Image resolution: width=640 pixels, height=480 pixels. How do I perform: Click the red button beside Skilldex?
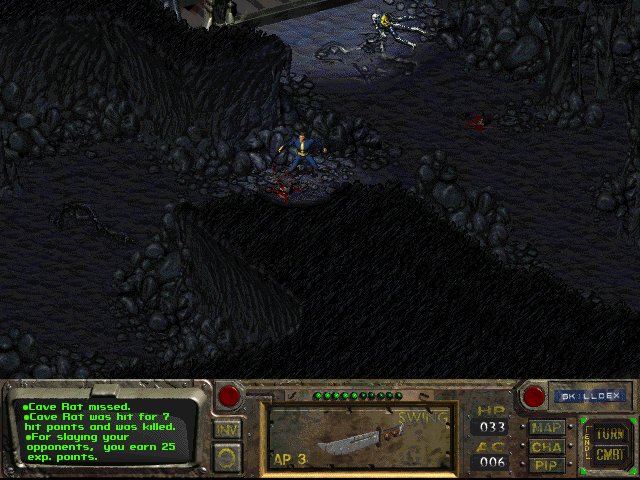[534, 396]
